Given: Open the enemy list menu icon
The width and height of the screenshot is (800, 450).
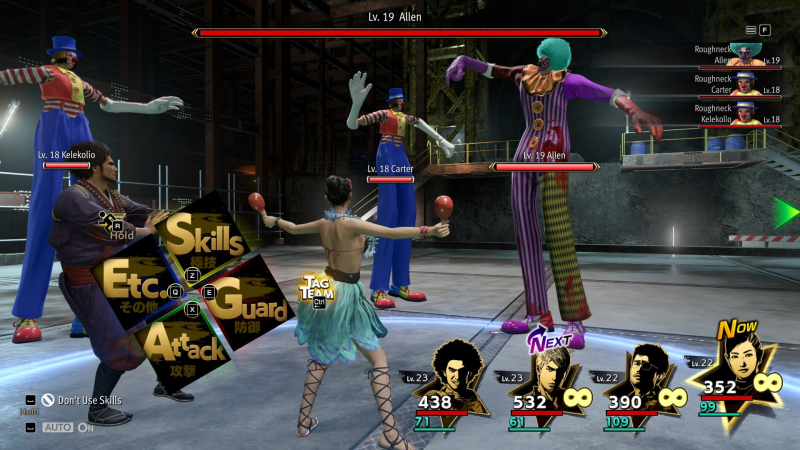Looking at the screenshot, I should pos(752,30).
